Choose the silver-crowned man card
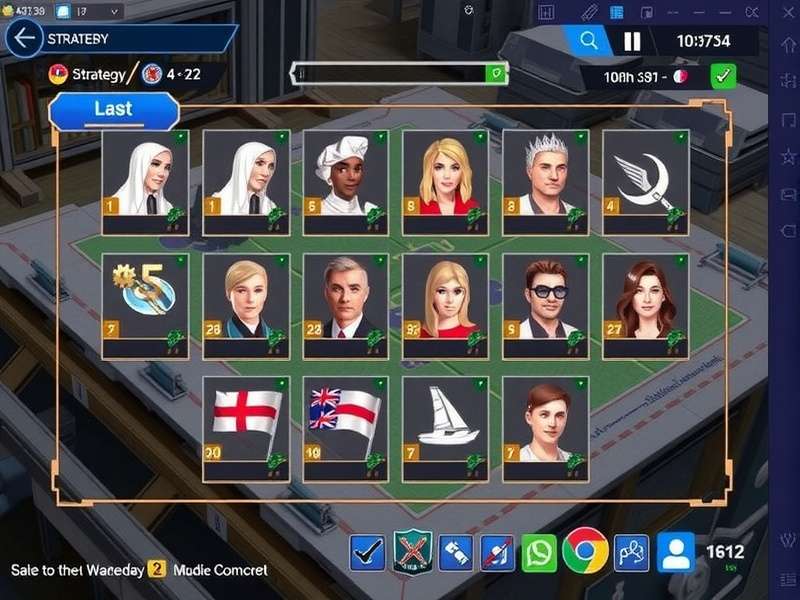The width and height of the screenshot is (800, 600). 545,181
